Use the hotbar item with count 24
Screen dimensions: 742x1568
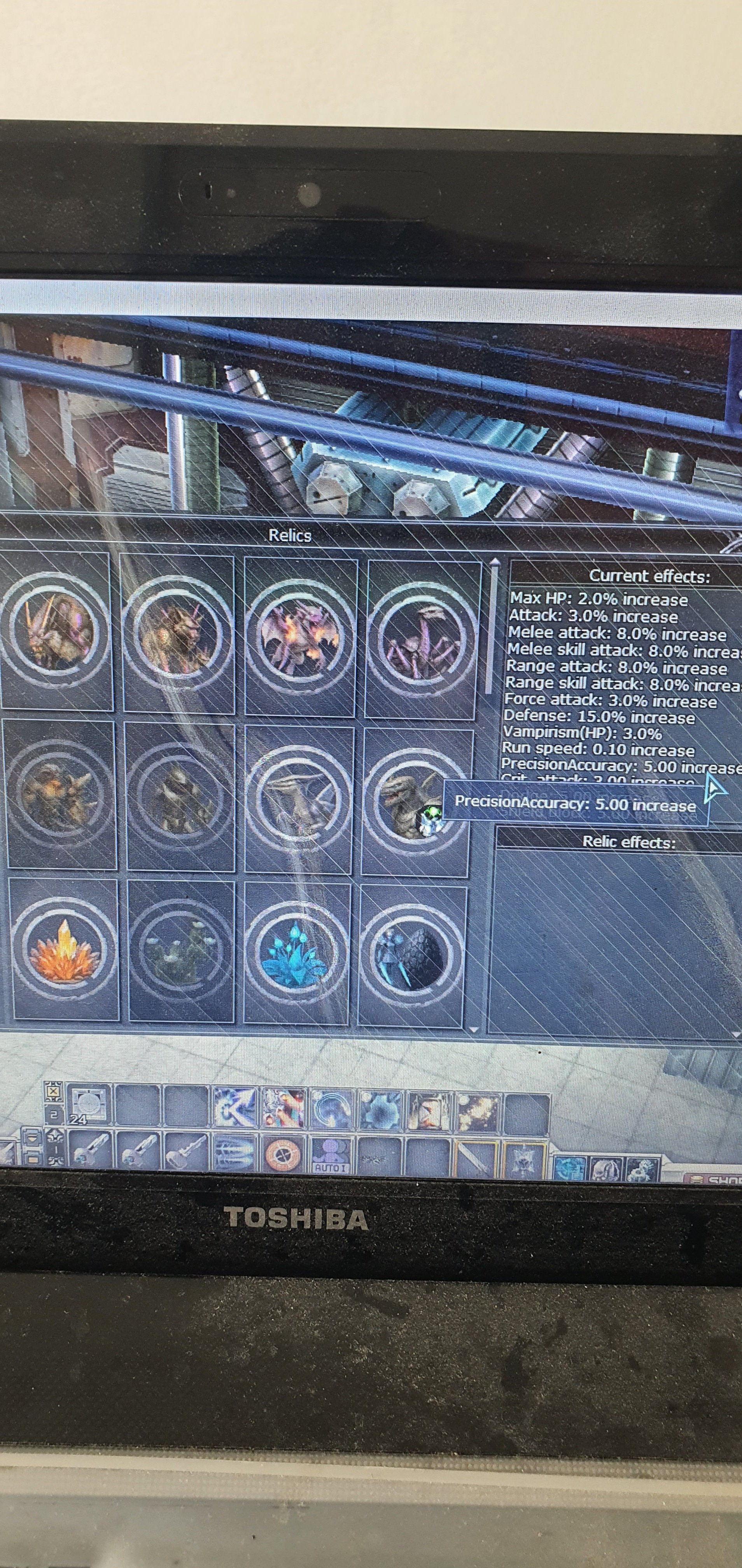(88, 1105)
